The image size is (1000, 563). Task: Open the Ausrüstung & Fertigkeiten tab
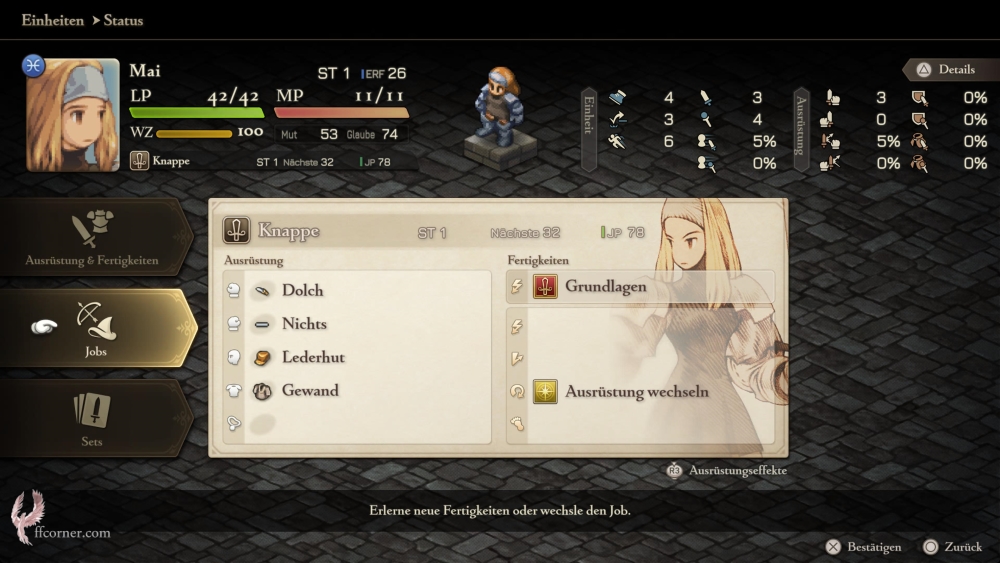(92, 238)
